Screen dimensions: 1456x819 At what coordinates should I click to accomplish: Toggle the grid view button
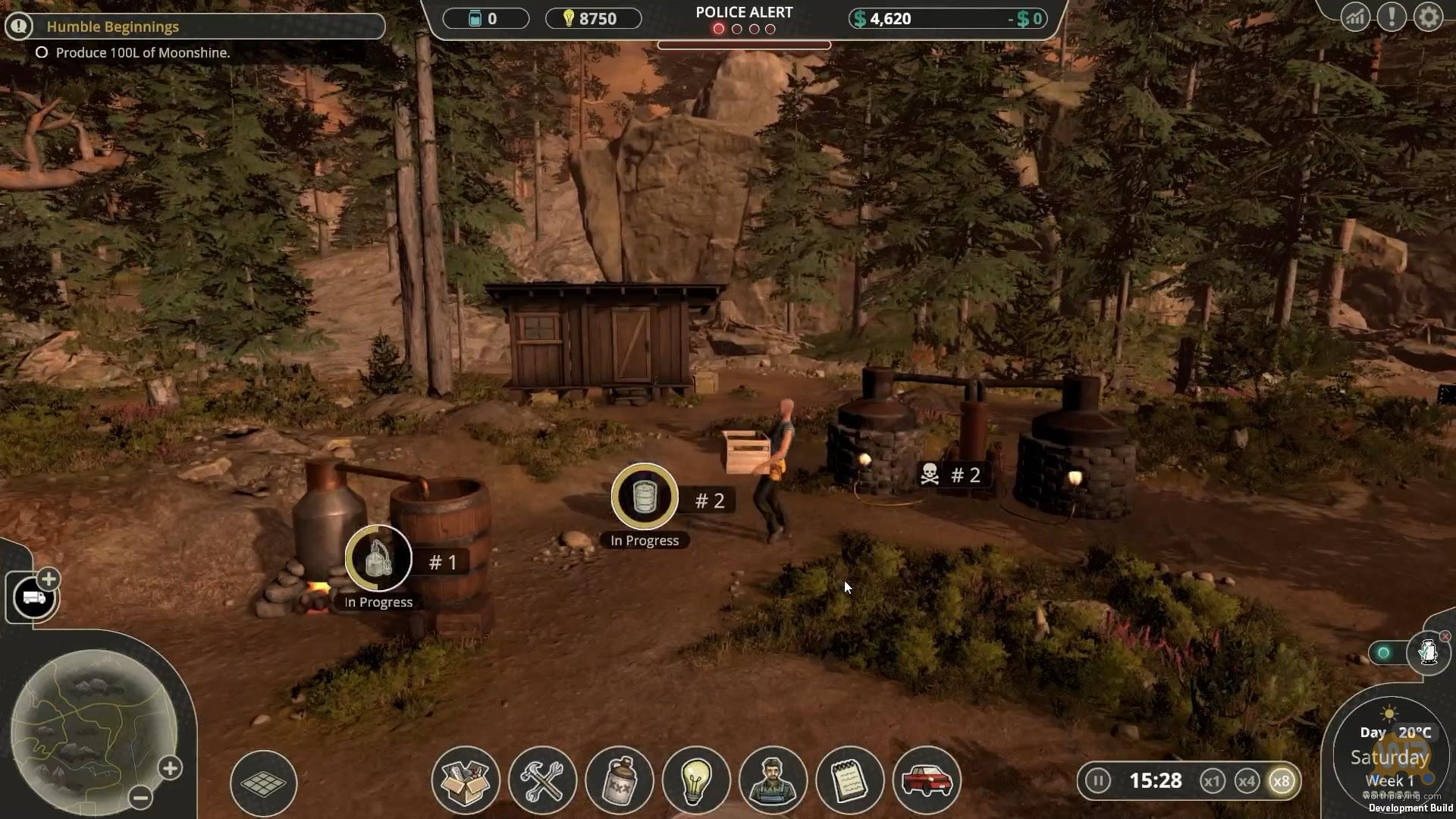point(263,783)
